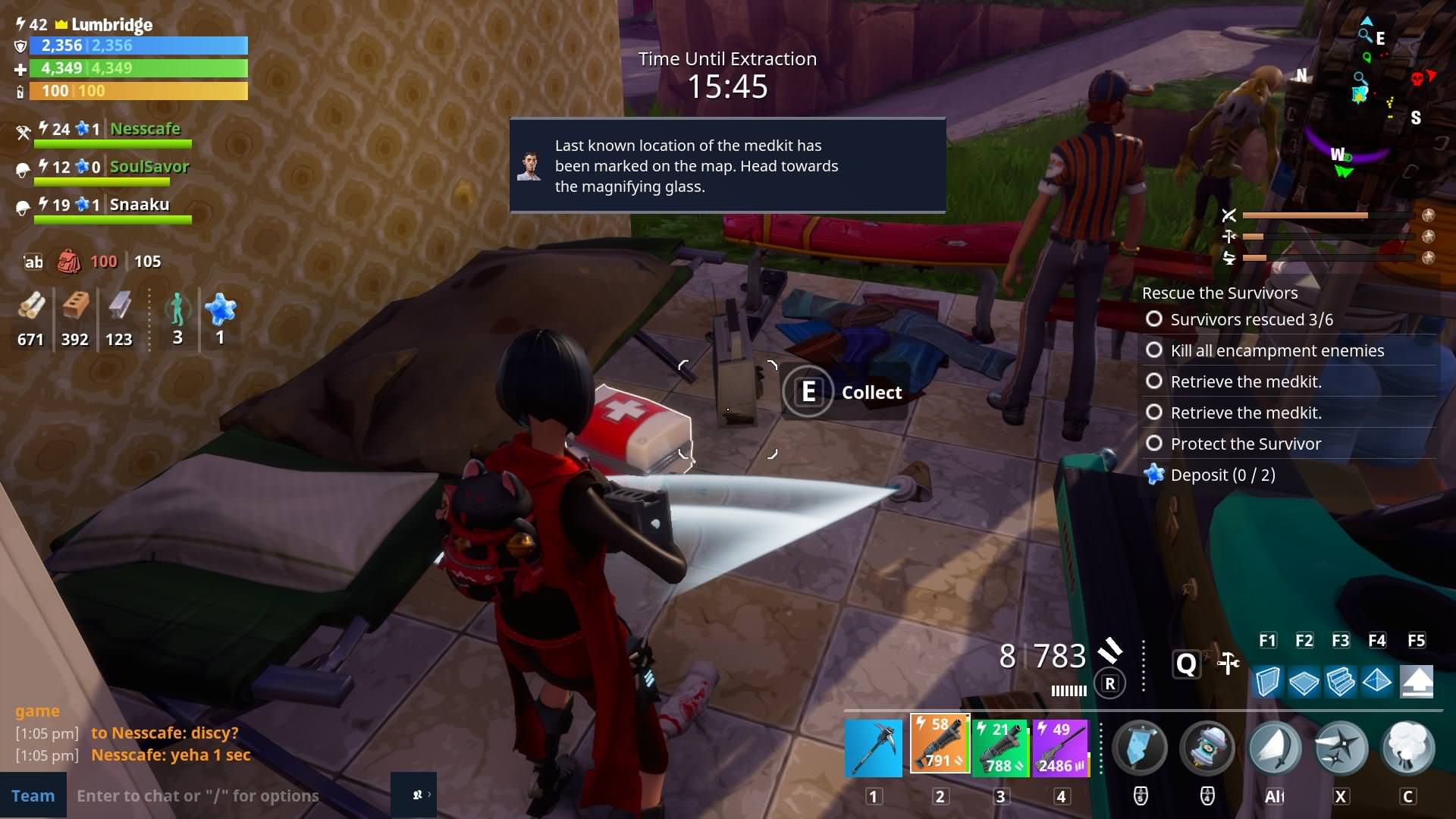Select the roof piece in the build menu
This screenshot has width=1456, height=819.
click(x=1378, y=681)
